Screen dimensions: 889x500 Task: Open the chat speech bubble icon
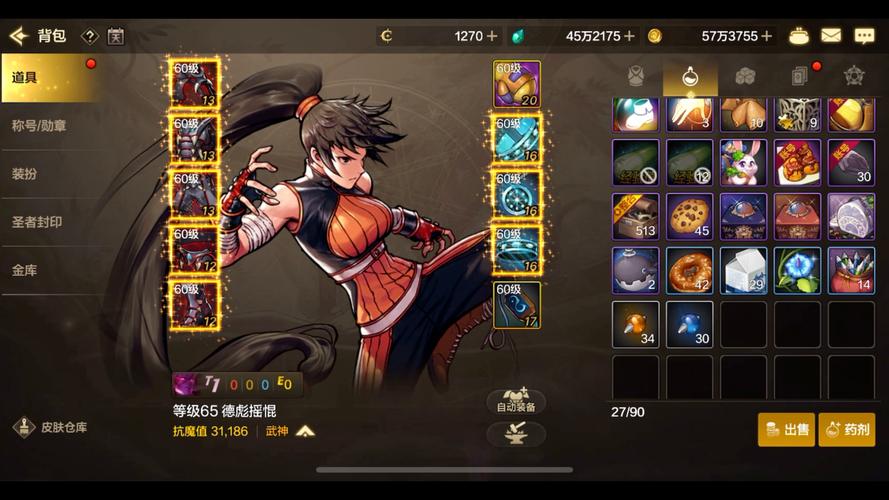[864, 36]
